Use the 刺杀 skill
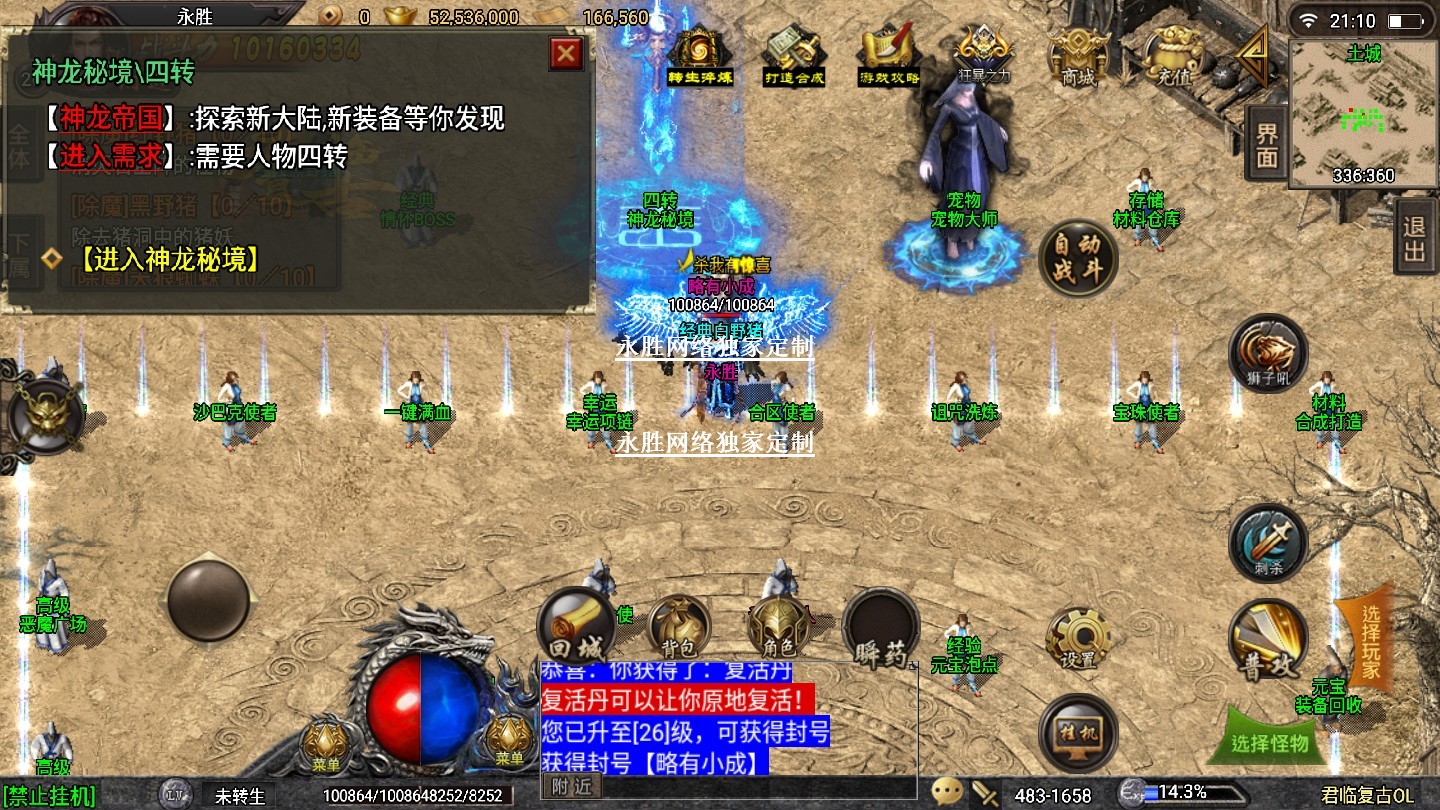The image size is (1440, 810). tap(1268, 542)
